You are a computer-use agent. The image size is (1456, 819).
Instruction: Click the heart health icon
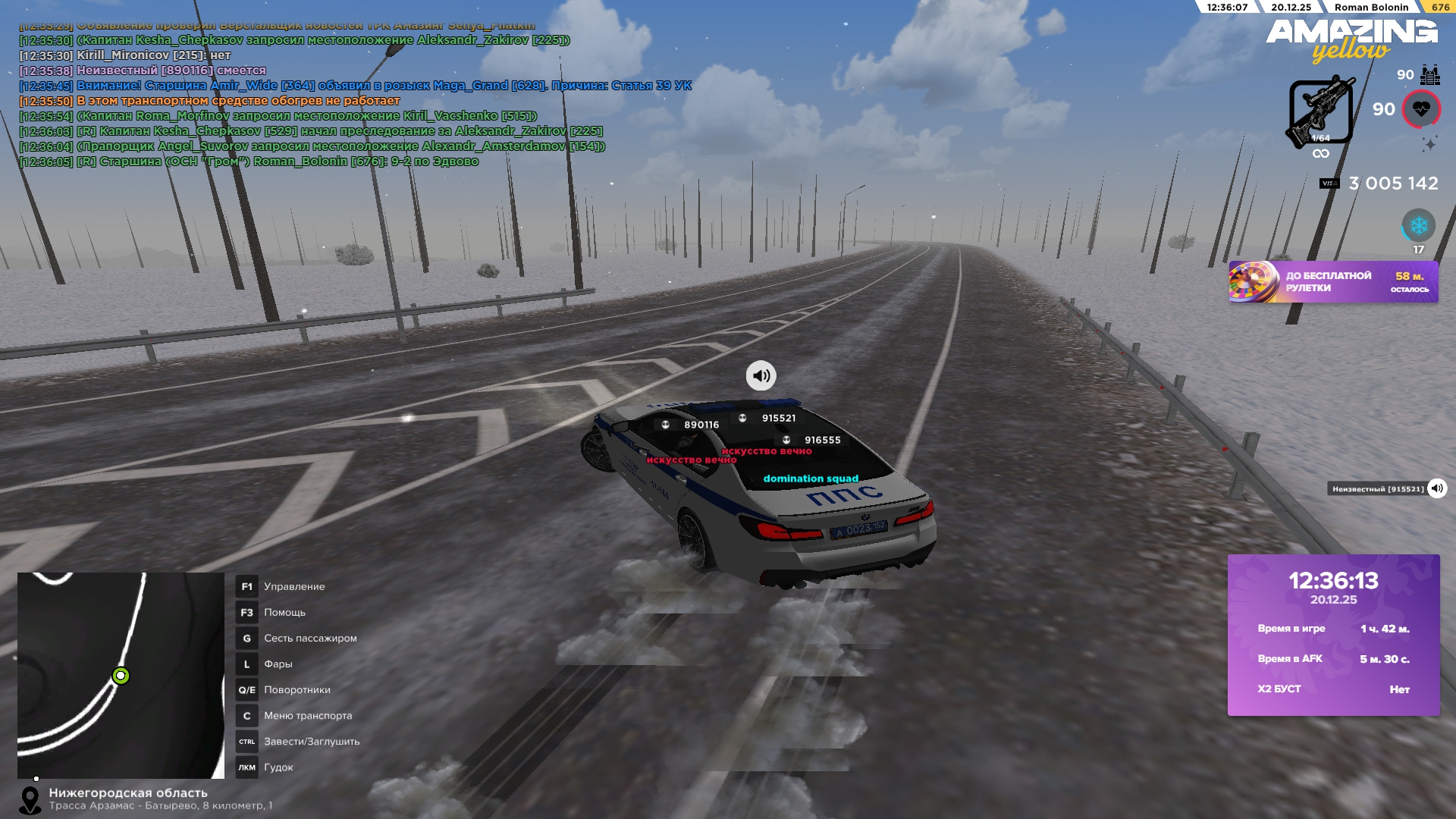[1421, 109]
